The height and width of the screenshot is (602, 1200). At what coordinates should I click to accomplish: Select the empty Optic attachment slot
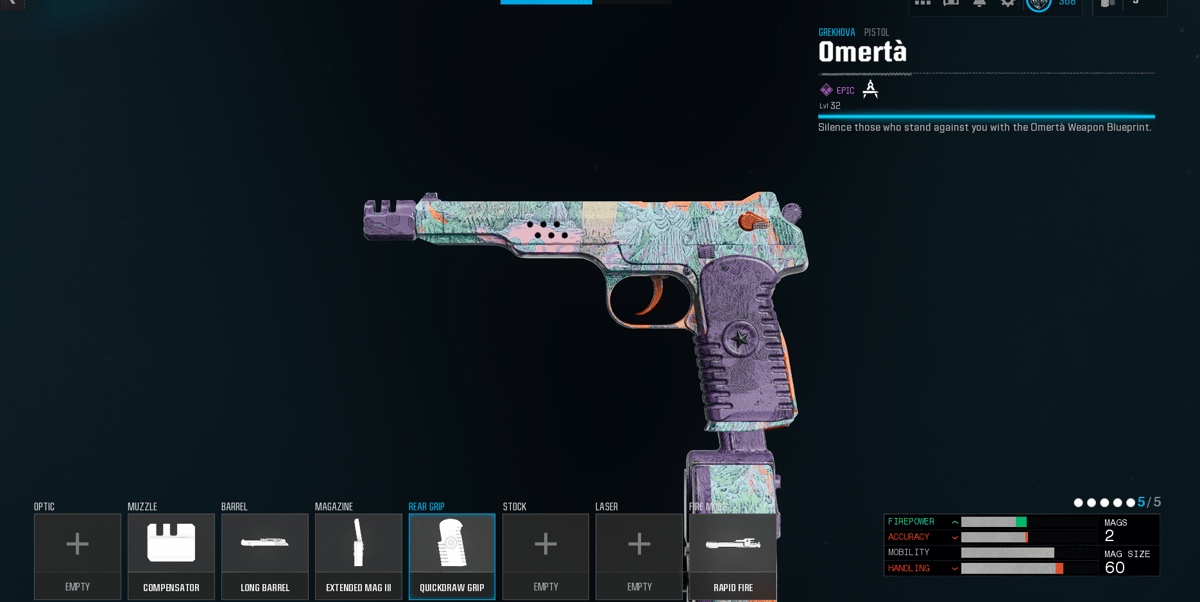[77, 556]
